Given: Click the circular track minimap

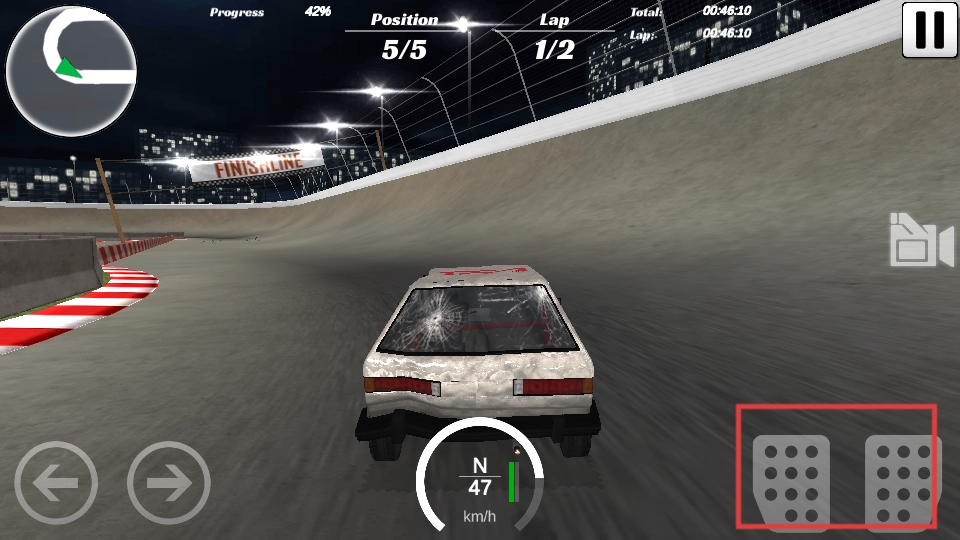Looking at the screenshot, I should 71,71.
